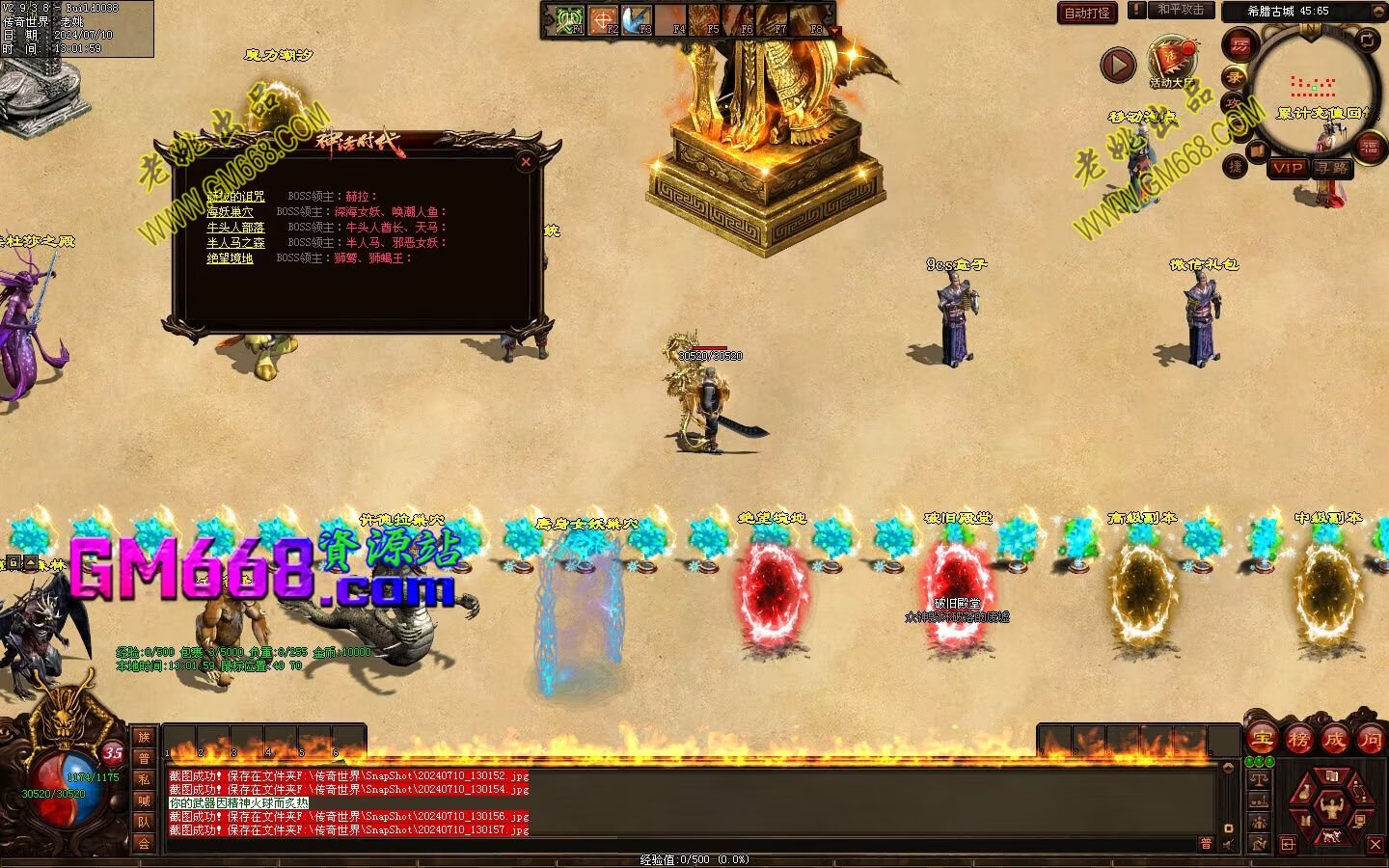Select the 队 team chat channel
The height and width of the screenshot is (868, 1389).
(144, 822)
